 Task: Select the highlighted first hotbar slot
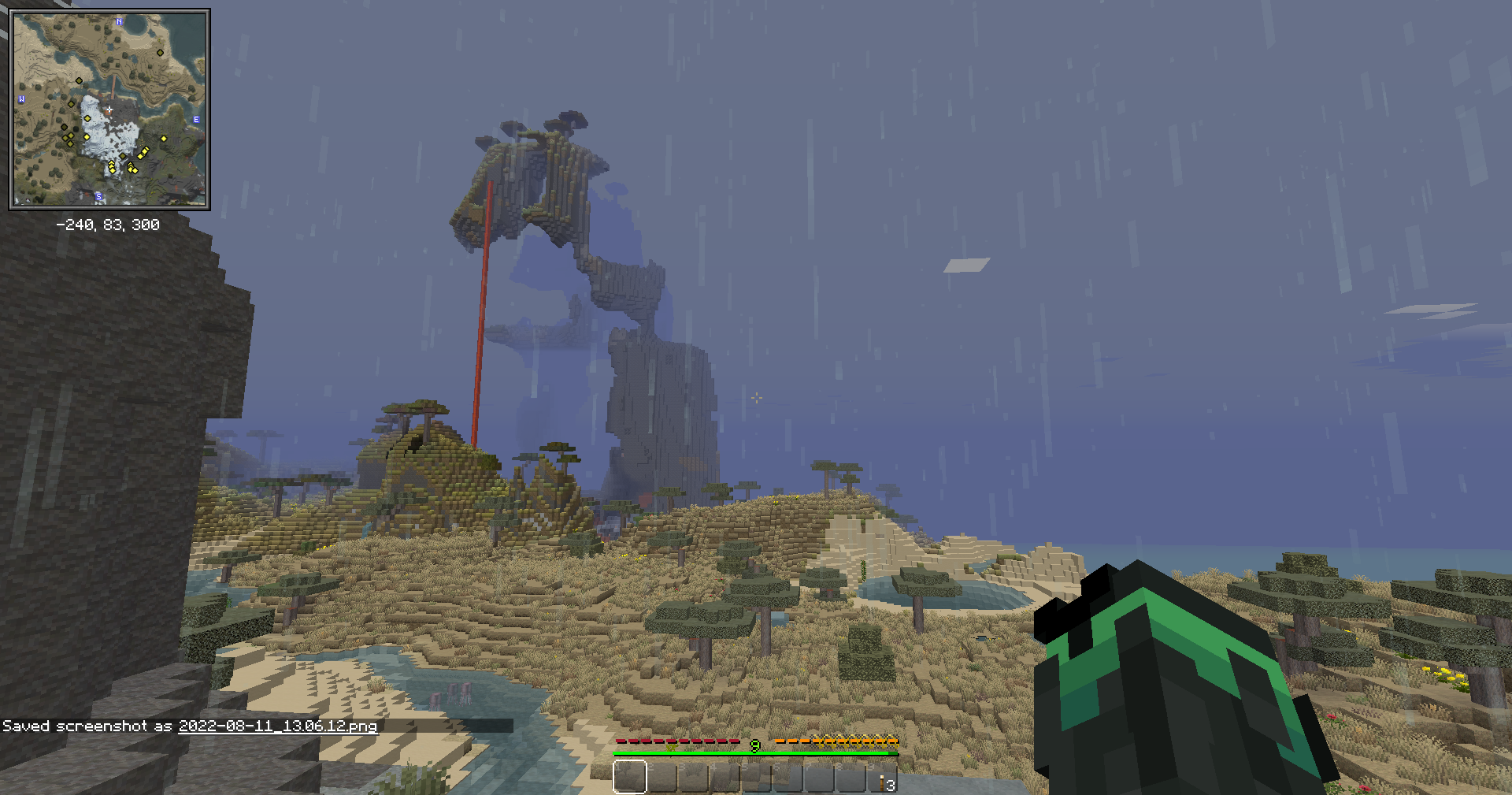pos(630,778)
